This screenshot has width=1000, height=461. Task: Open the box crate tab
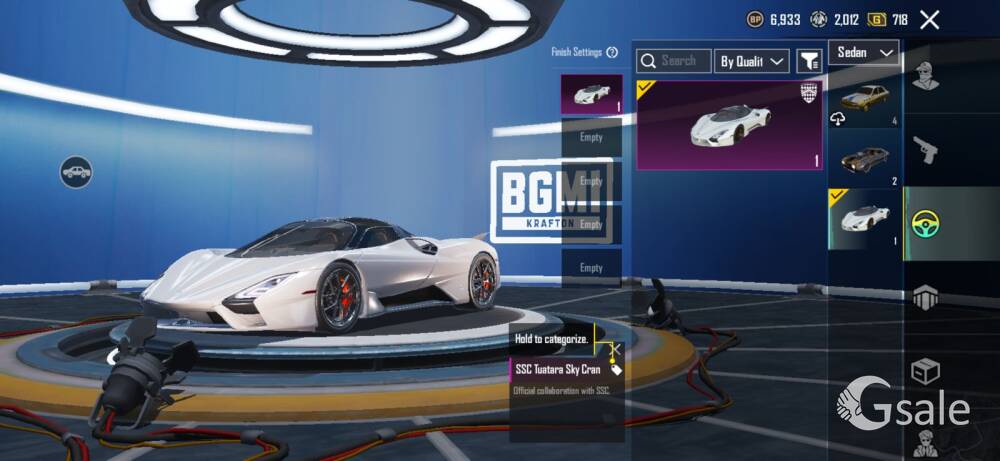pyautogui.click(x=926, y=371)
